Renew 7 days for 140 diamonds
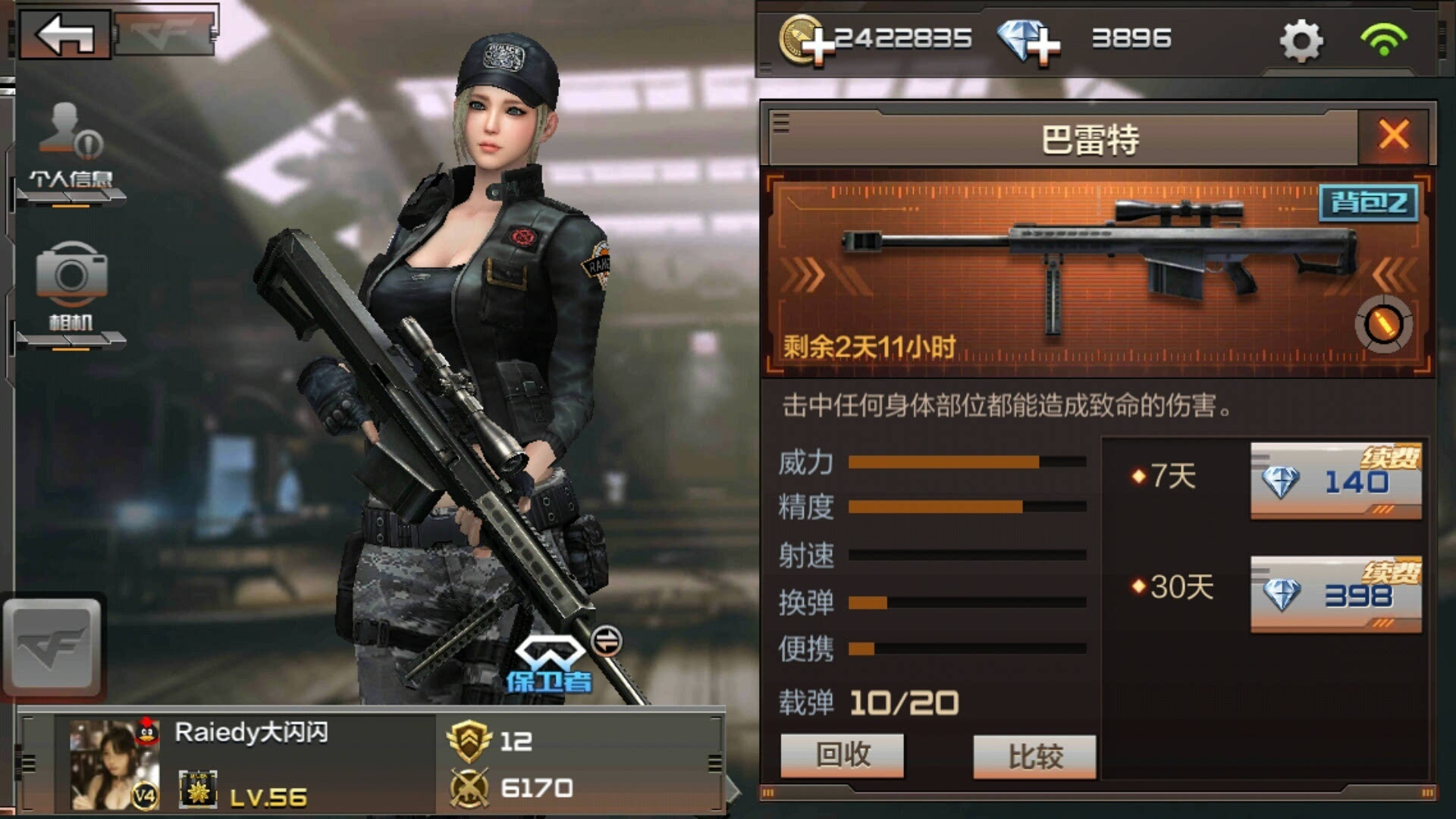 pyautogui.click(x=1335, y=482)
